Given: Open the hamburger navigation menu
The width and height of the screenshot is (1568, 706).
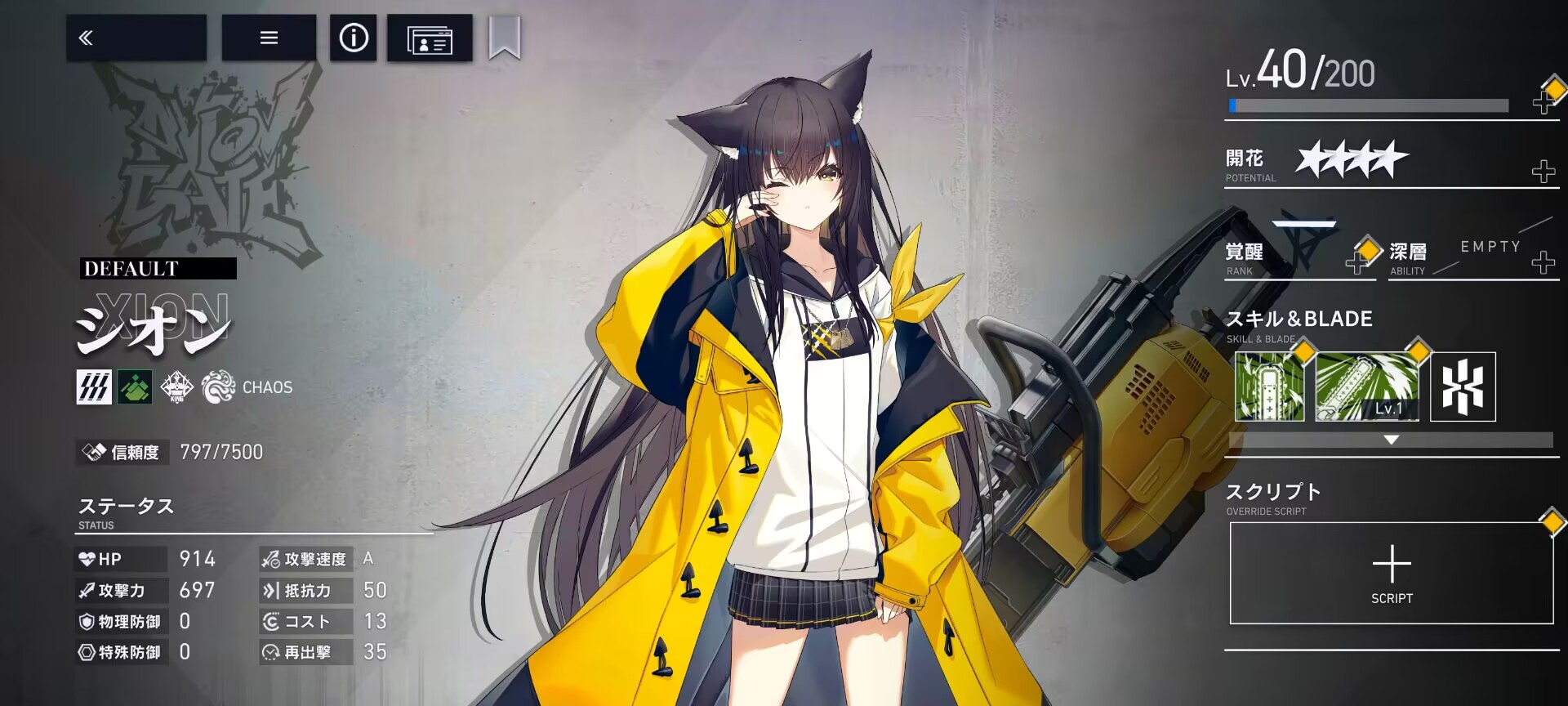Looking at the screenshot, I should click(x=269, y=38).
